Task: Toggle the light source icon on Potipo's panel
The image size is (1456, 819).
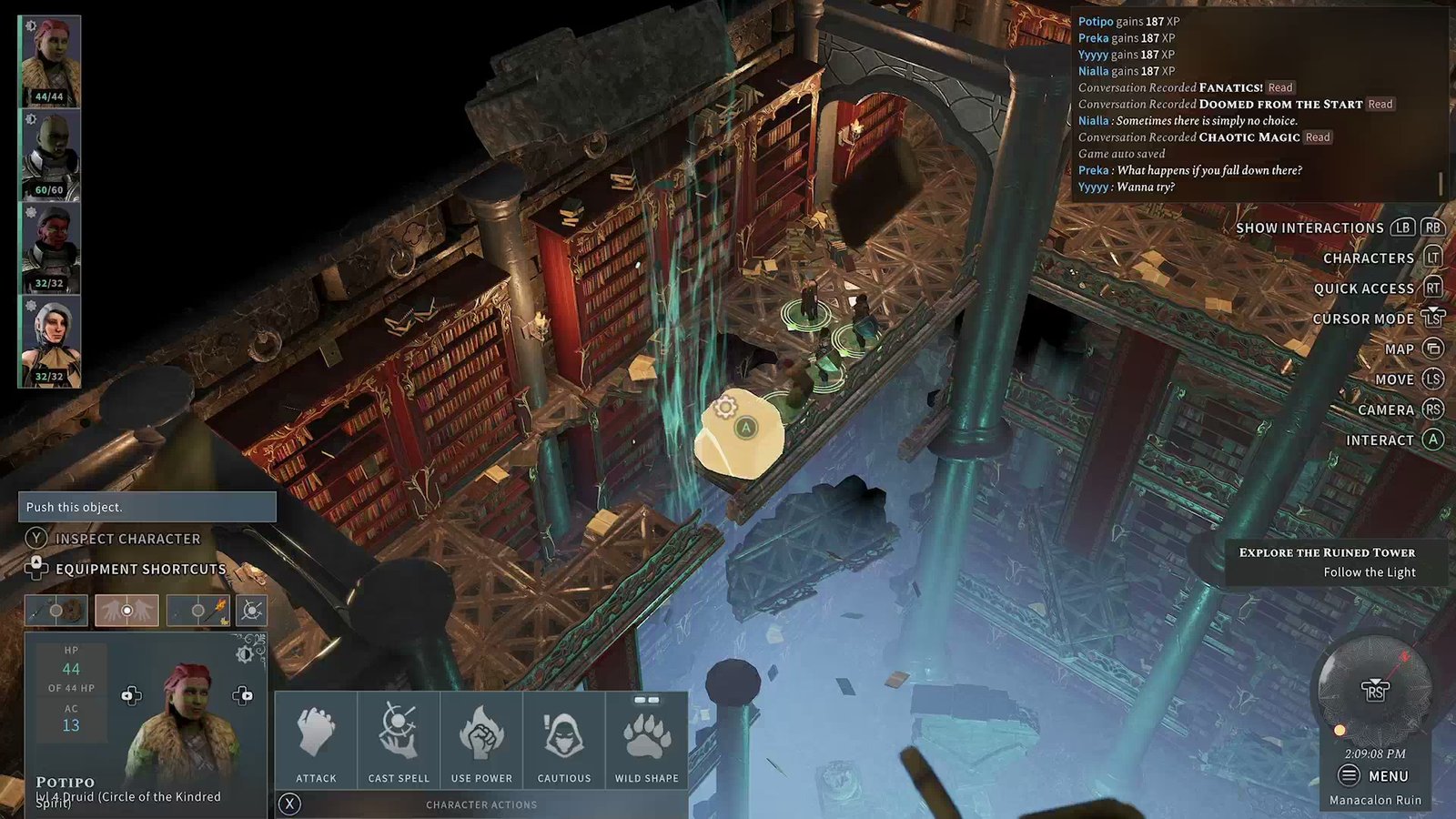Action: 245,653
